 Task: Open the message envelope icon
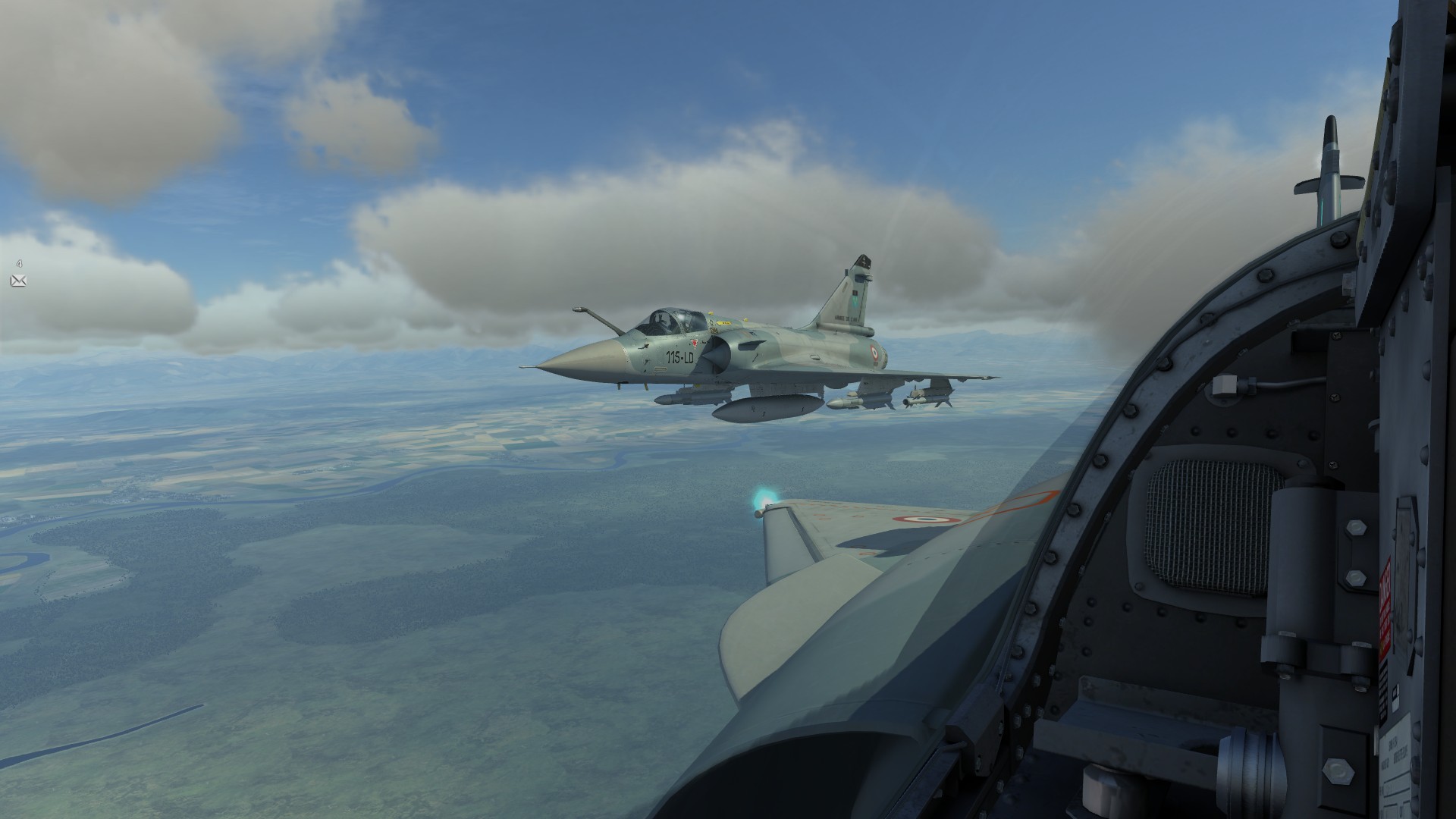18,281
